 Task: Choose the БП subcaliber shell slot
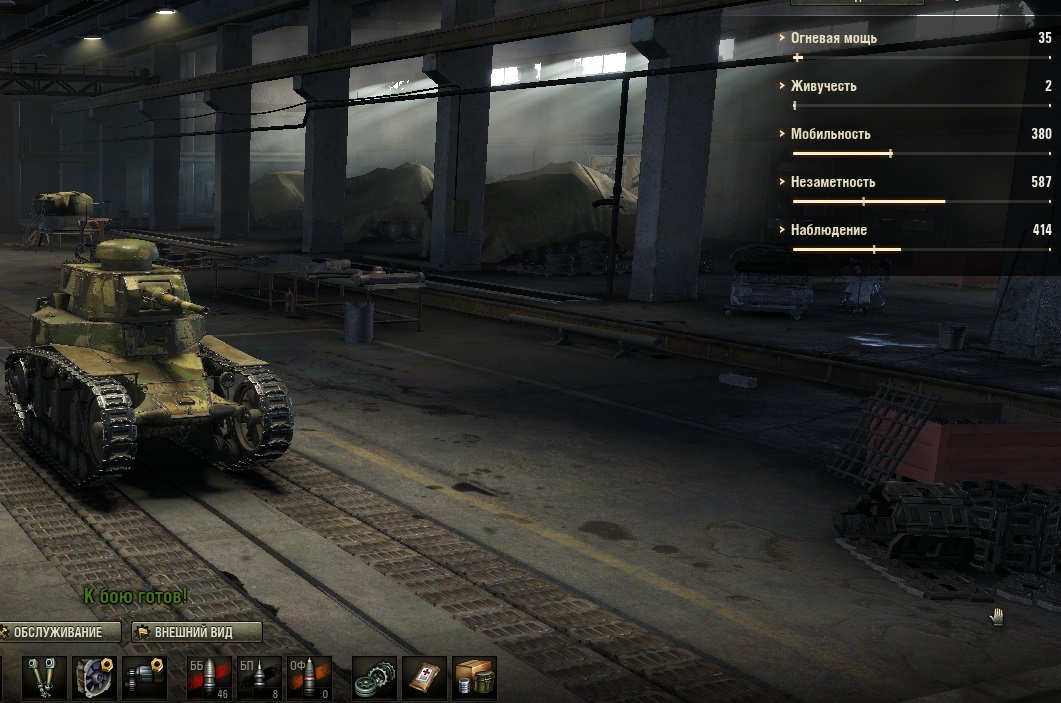coord(259,678)
